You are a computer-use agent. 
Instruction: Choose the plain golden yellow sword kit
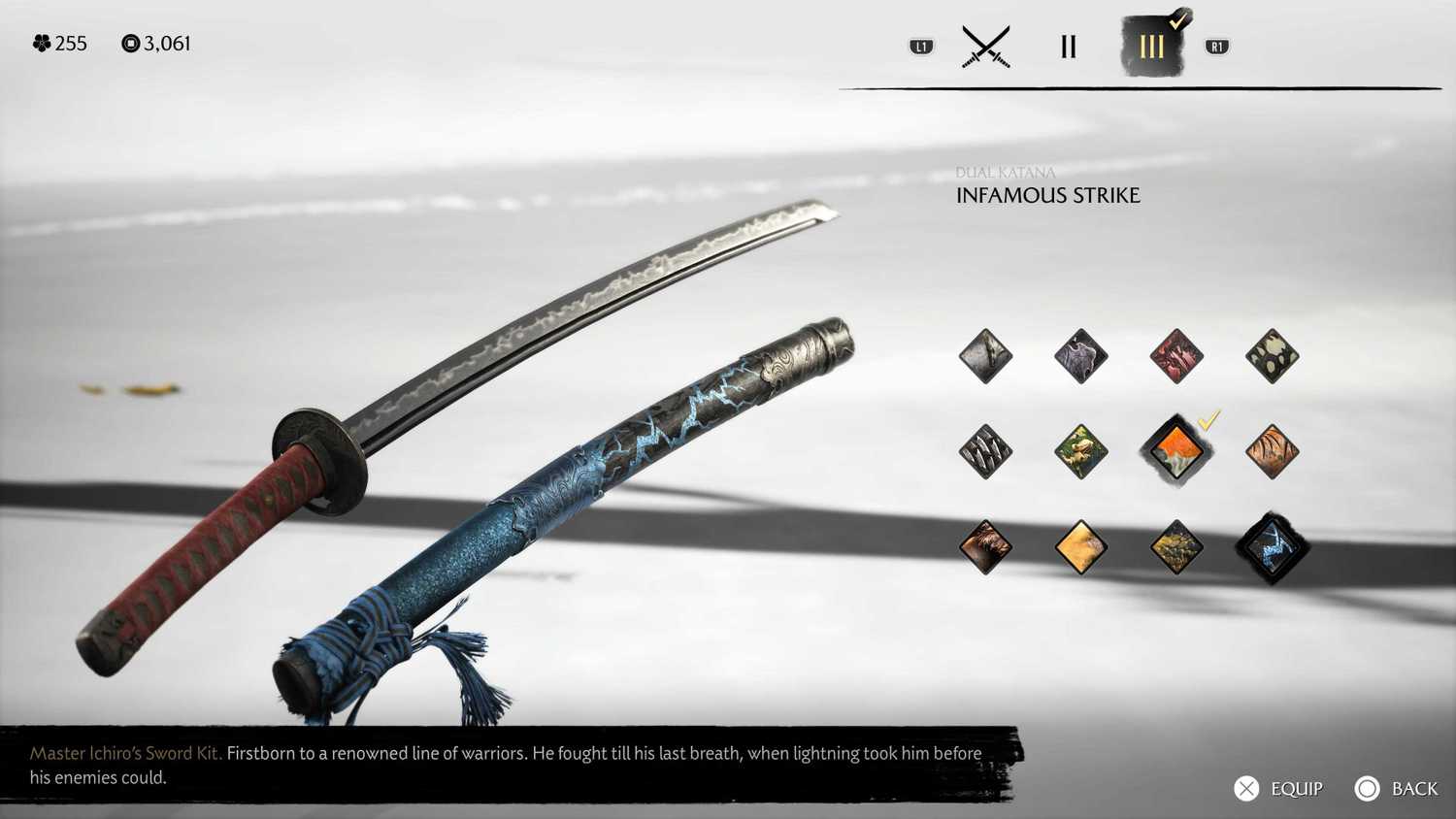(1081, 547)
